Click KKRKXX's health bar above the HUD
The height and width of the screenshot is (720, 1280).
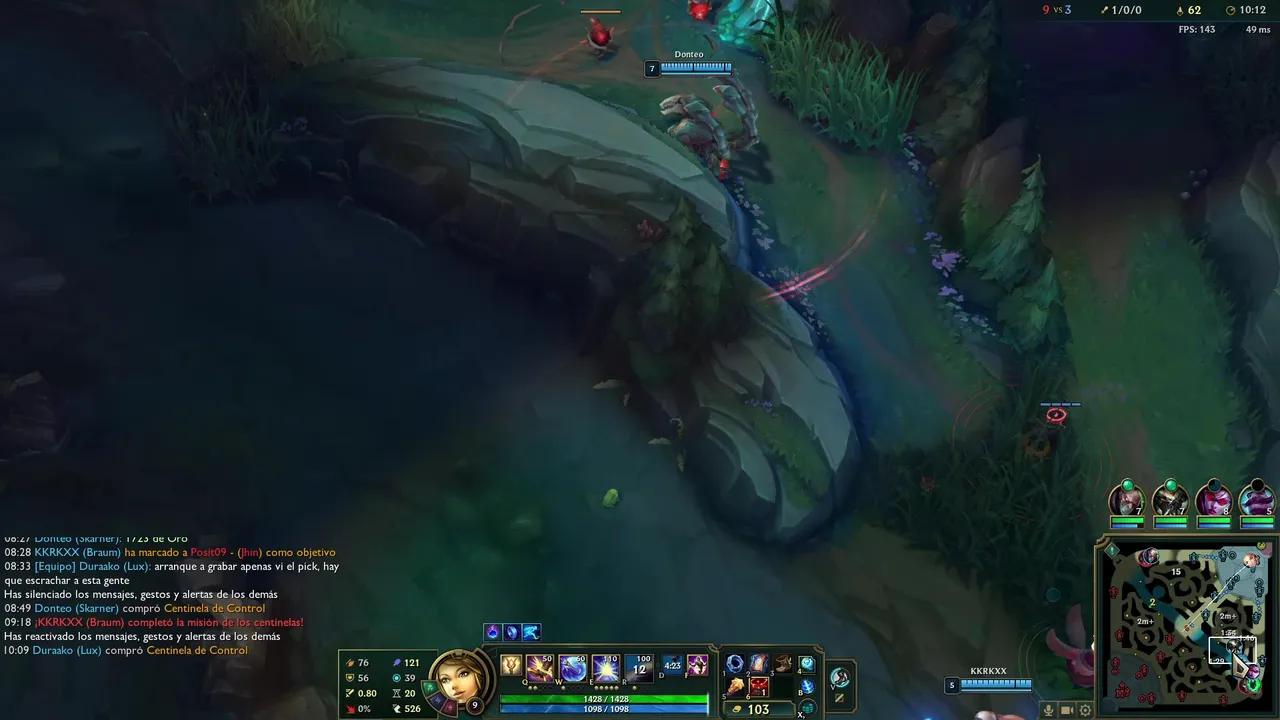[995, 684]
